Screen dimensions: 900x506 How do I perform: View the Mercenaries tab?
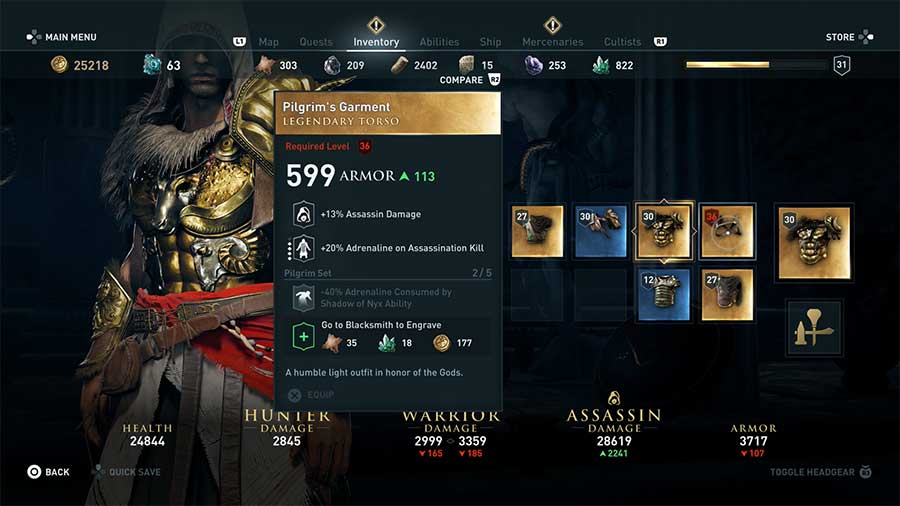tap(552, 42)
